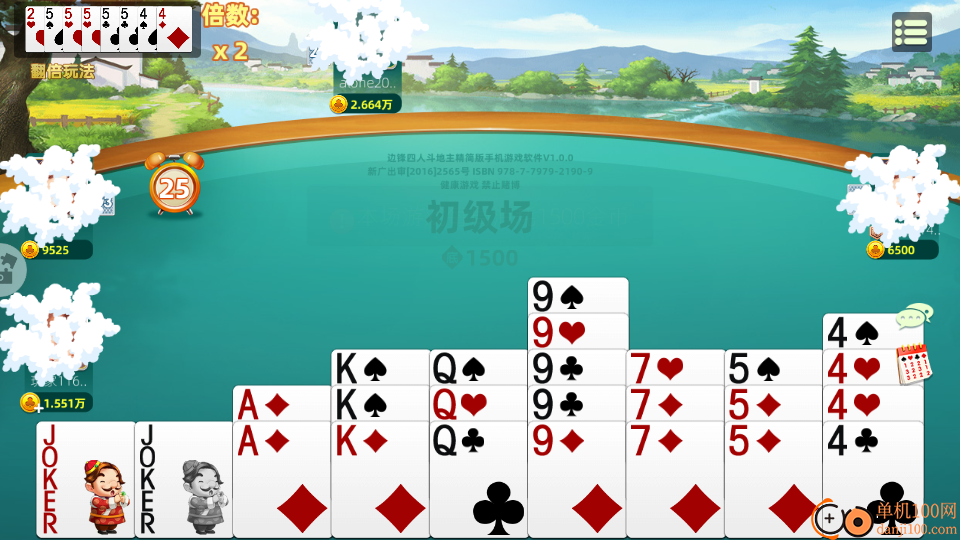Screen dimensions: 960x540
Task: Pick the King of diamonds card
Action: tap(380, 480)
